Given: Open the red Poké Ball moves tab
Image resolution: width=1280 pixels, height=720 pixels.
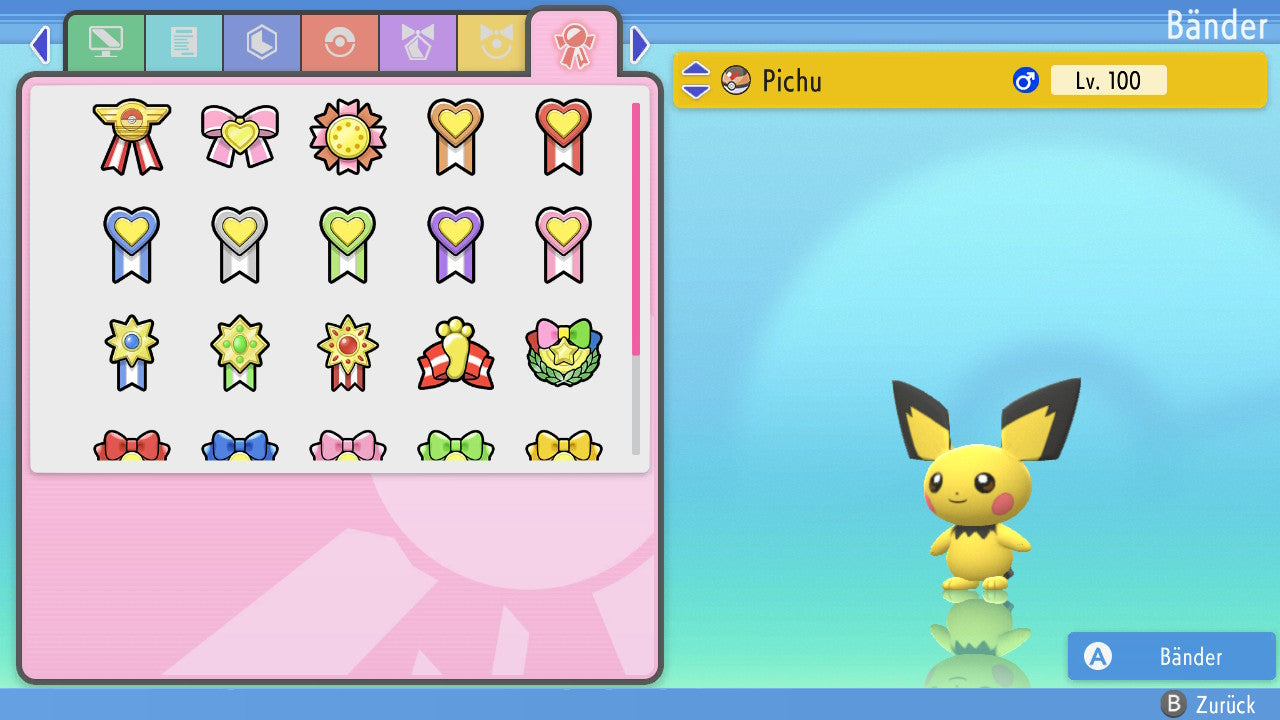Looking at the screenshot, I should click(x=339, y=42).
